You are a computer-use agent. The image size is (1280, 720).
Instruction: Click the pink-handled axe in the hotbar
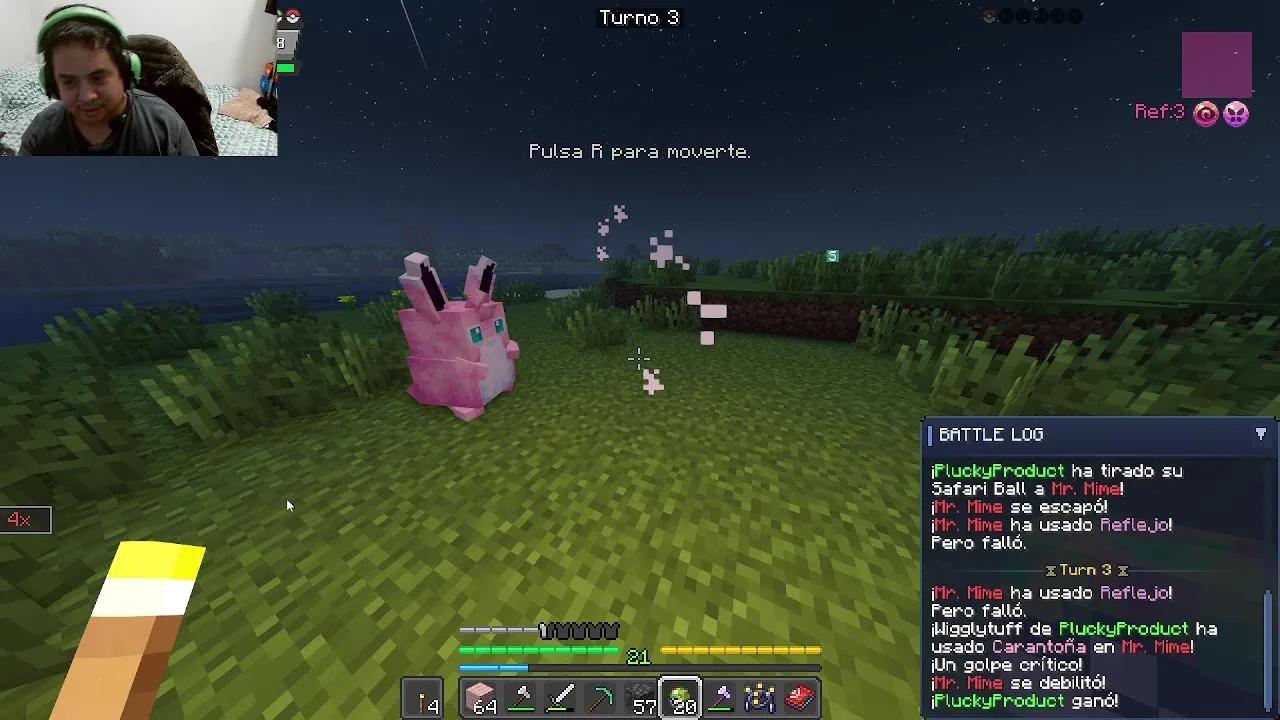(x=721, y=697)
